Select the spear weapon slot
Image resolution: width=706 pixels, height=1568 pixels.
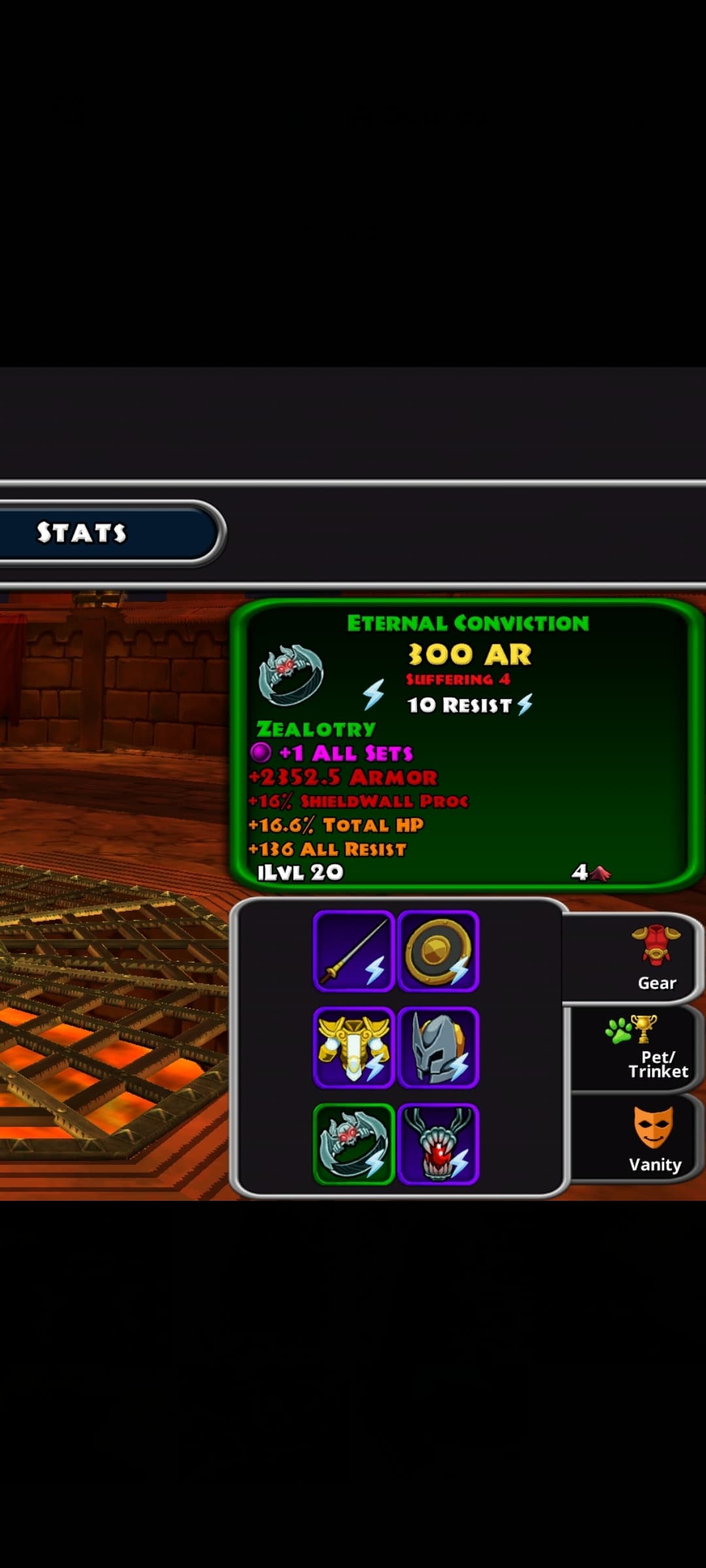354,951
